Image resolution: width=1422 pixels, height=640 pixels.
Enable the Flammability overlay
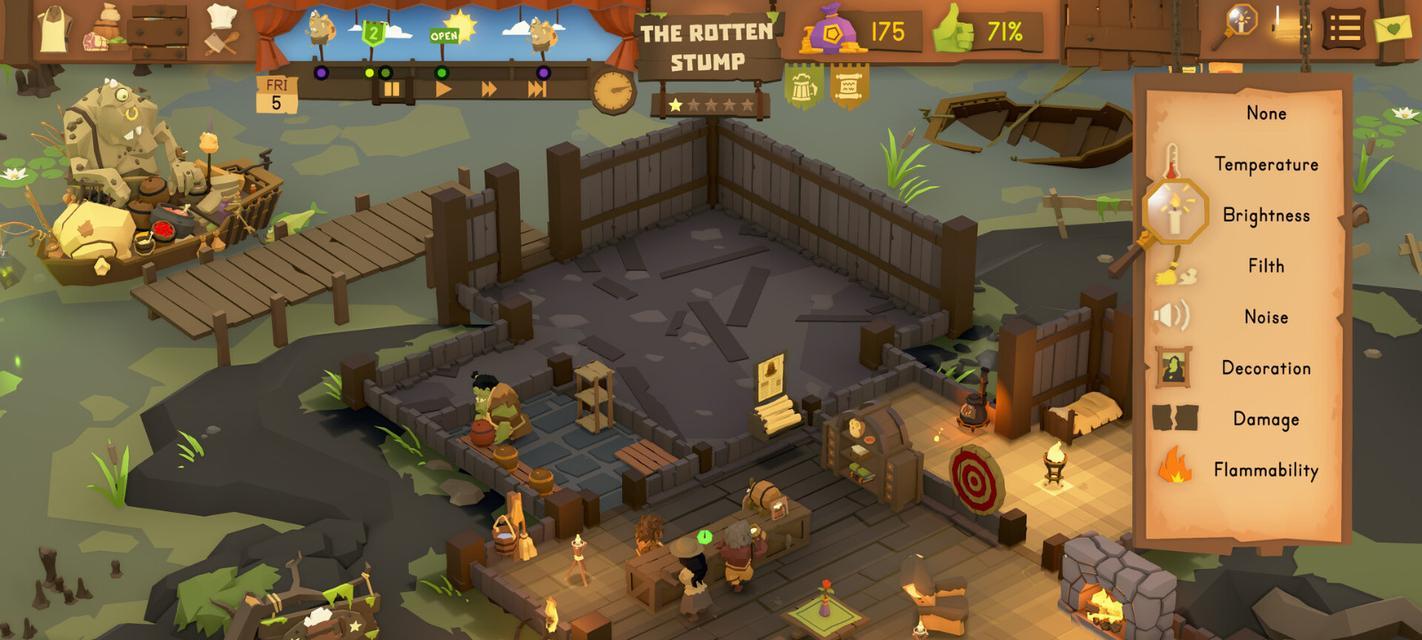coord(1265,470)
